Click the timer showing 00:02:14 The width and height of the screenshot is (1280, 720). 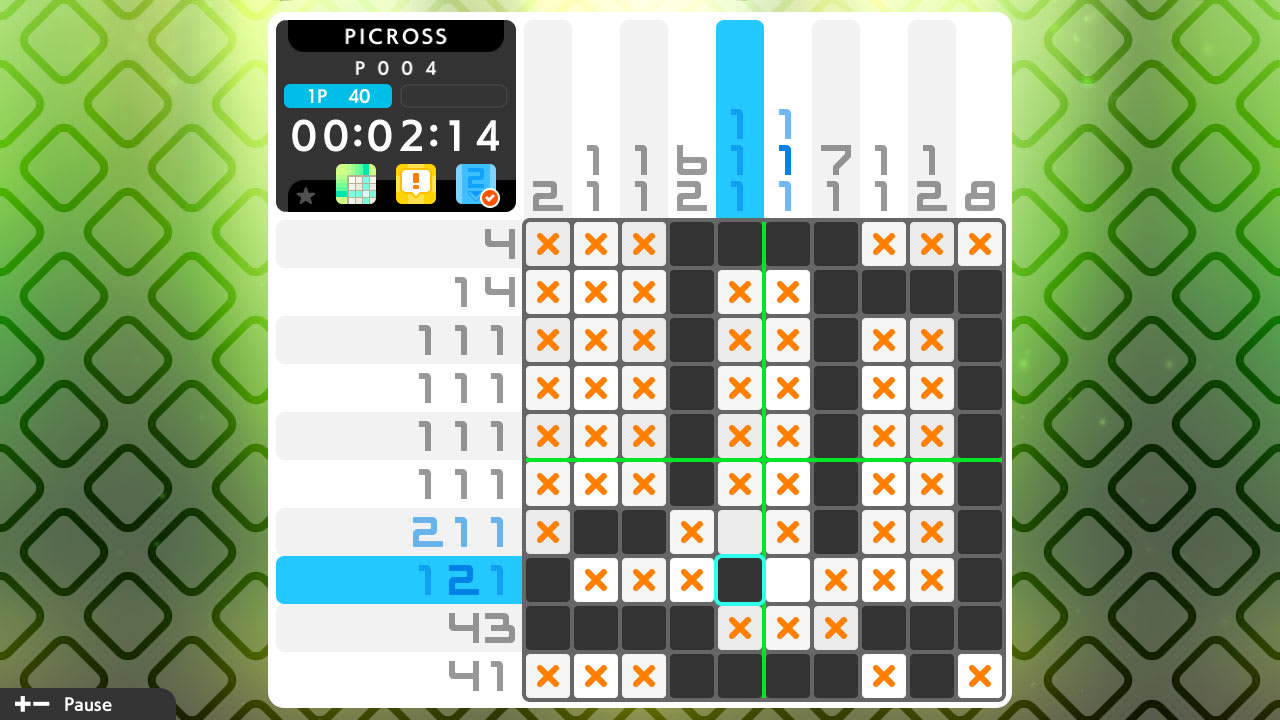396,136
